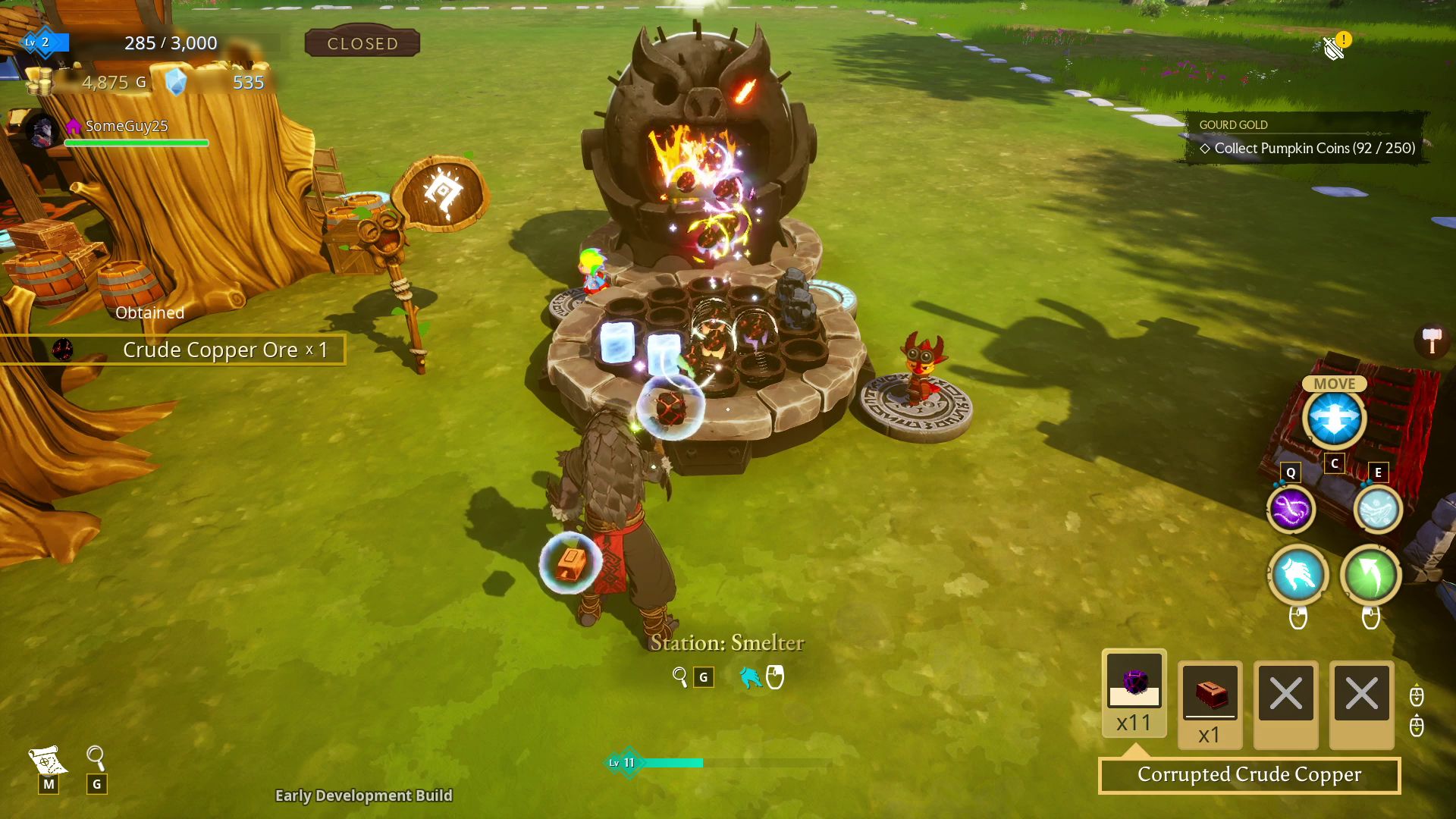Click the magnifying glass inspect icon

(x=96, y=757)
